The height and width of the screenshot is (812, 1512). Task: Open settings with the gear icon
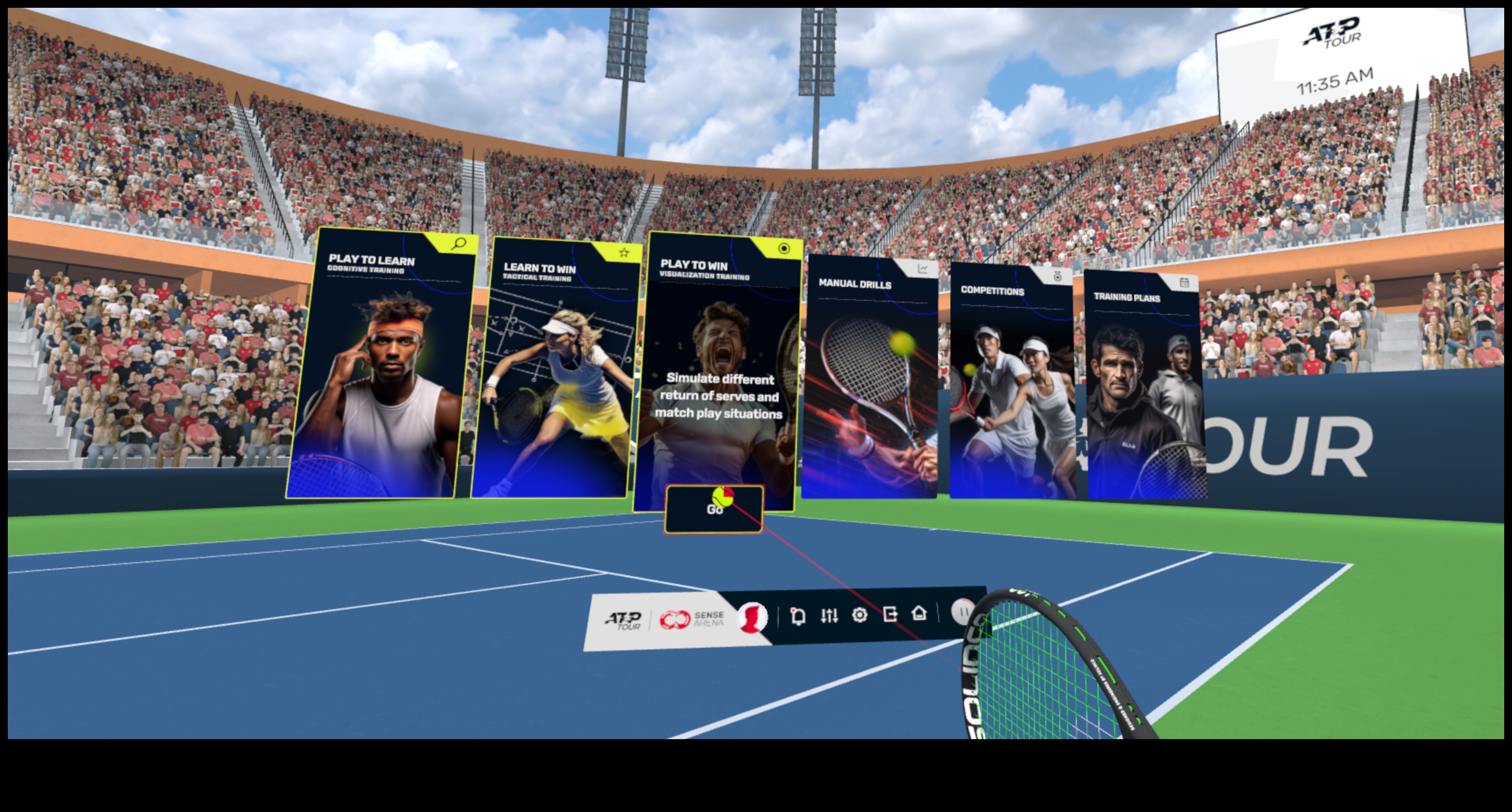859,615
